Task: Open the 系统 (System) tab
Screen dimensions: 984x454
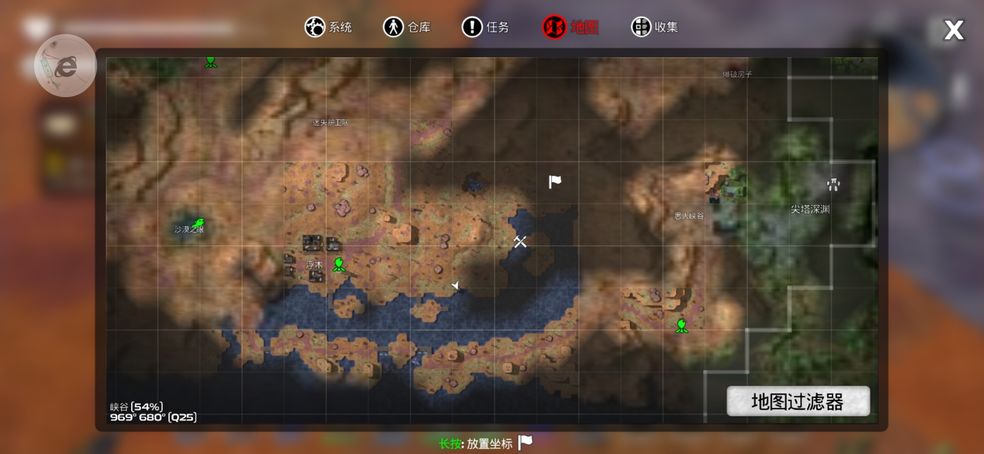Action: [x=329, y=27]
